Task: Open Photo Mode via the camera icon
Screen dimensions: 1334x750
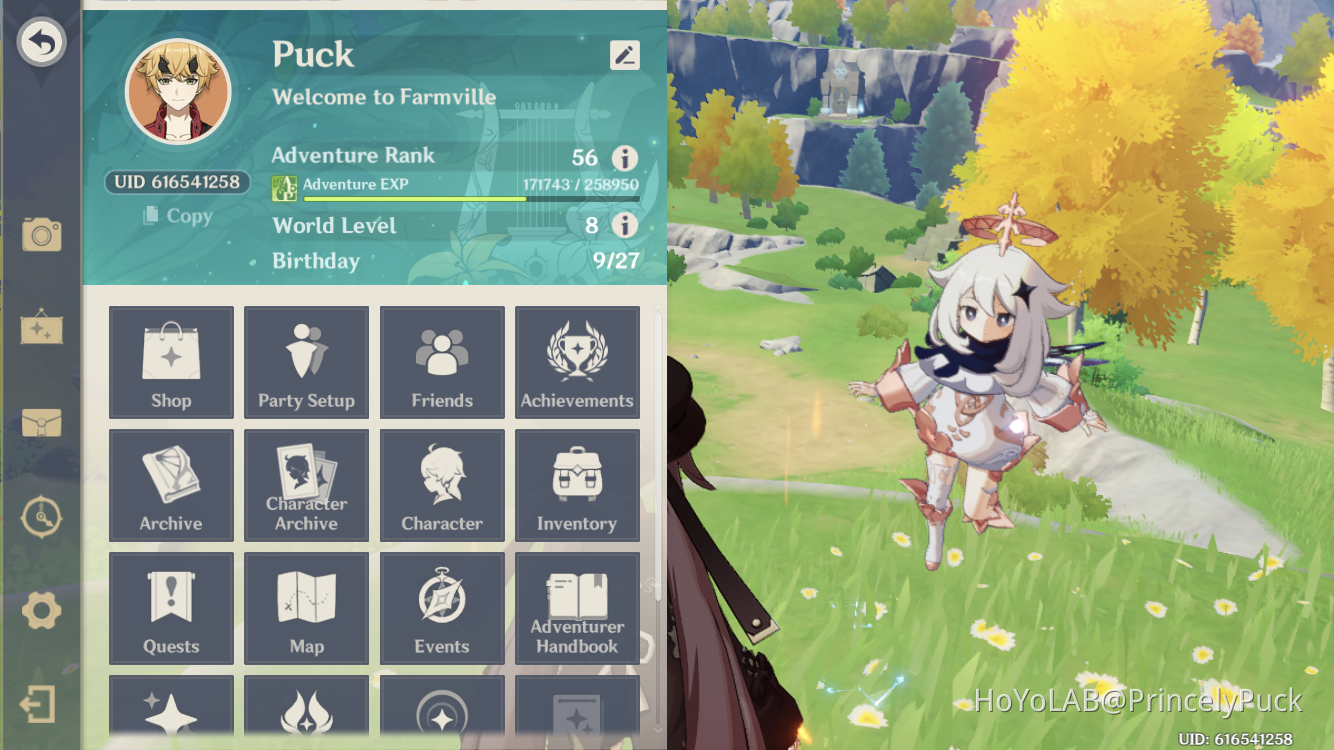Action: tap(41, 232)
